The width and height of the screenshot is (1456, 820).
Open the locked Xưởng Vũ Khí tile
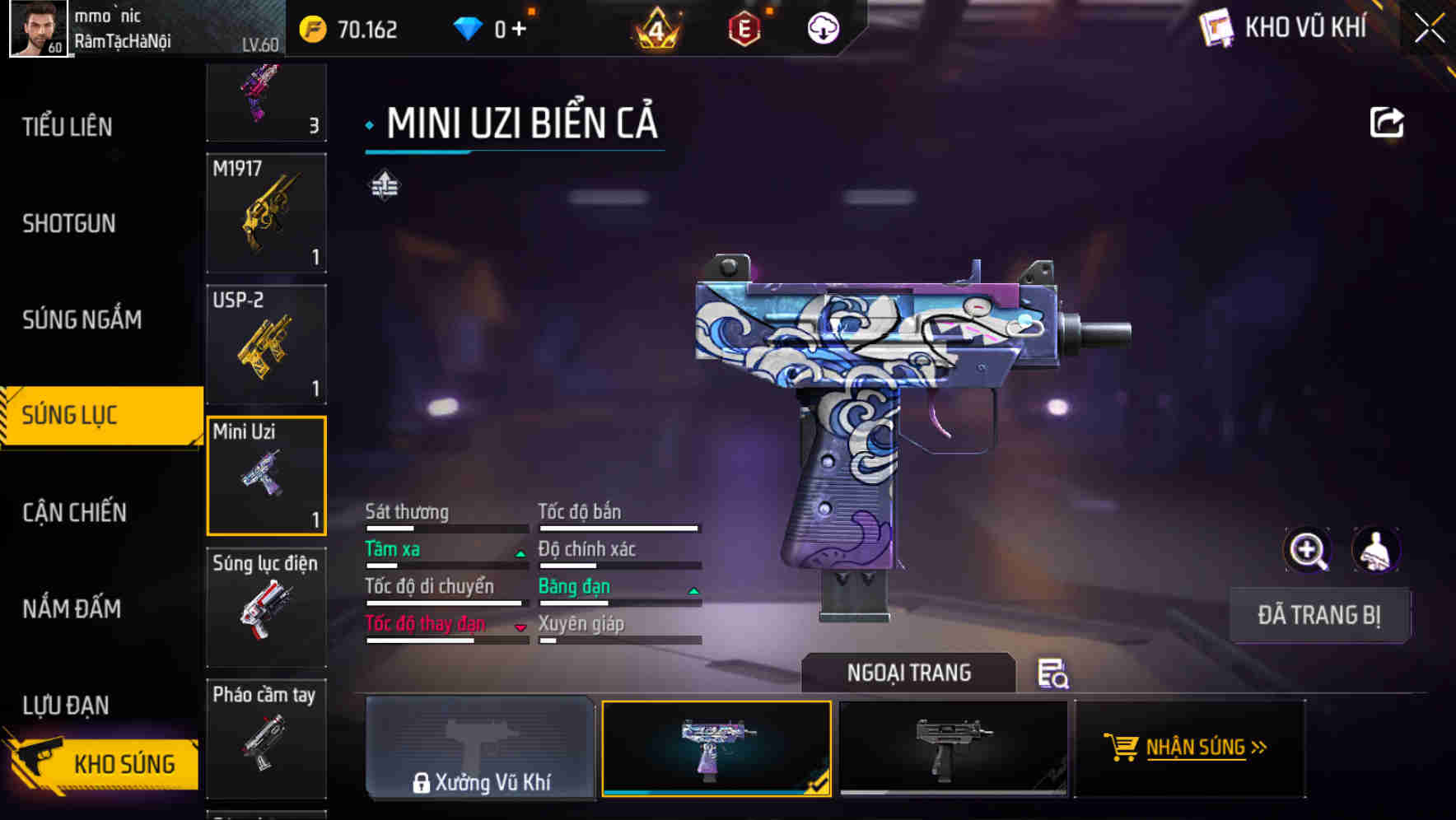point(480,748)
